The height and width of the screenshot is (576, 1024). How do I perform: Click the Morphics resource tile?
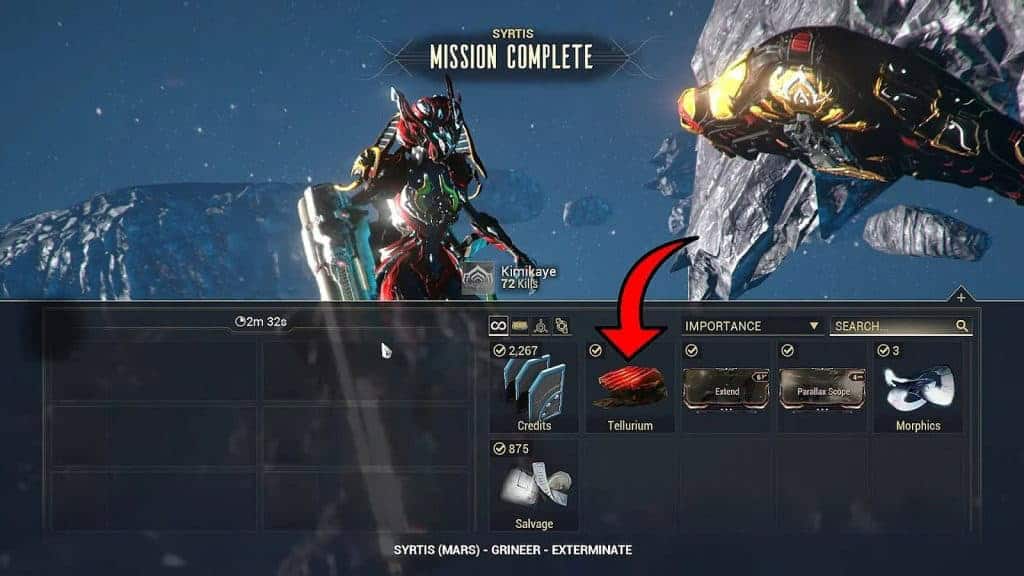point(917,388)
